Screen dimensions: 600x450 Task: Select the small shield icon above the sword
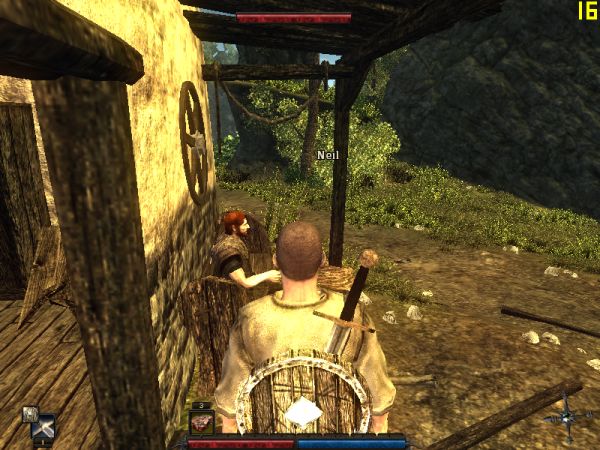pyautogui.click(x=30, y=413)
